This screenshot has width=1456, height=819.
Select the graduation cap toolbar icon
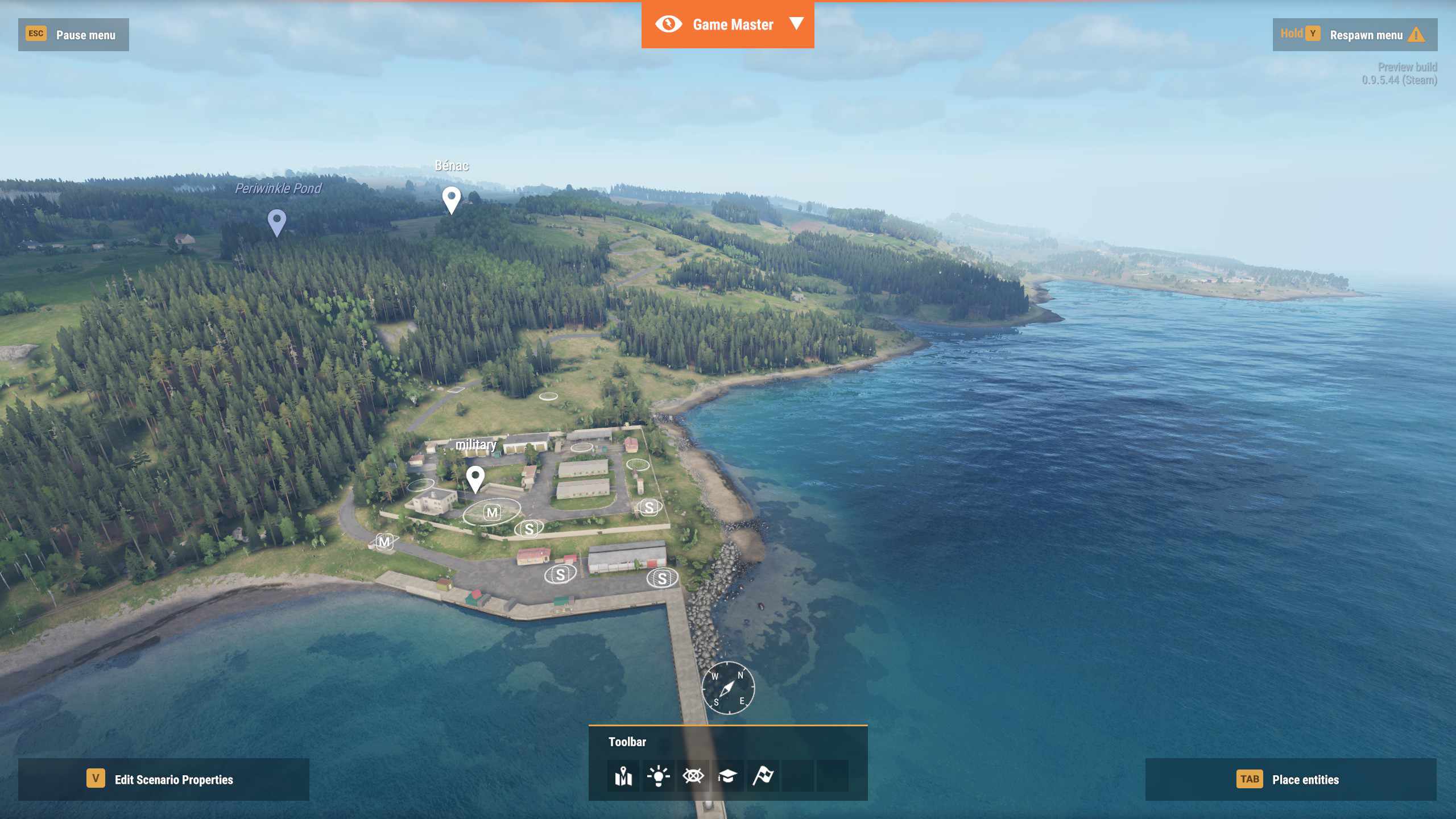tap(727, 776)
